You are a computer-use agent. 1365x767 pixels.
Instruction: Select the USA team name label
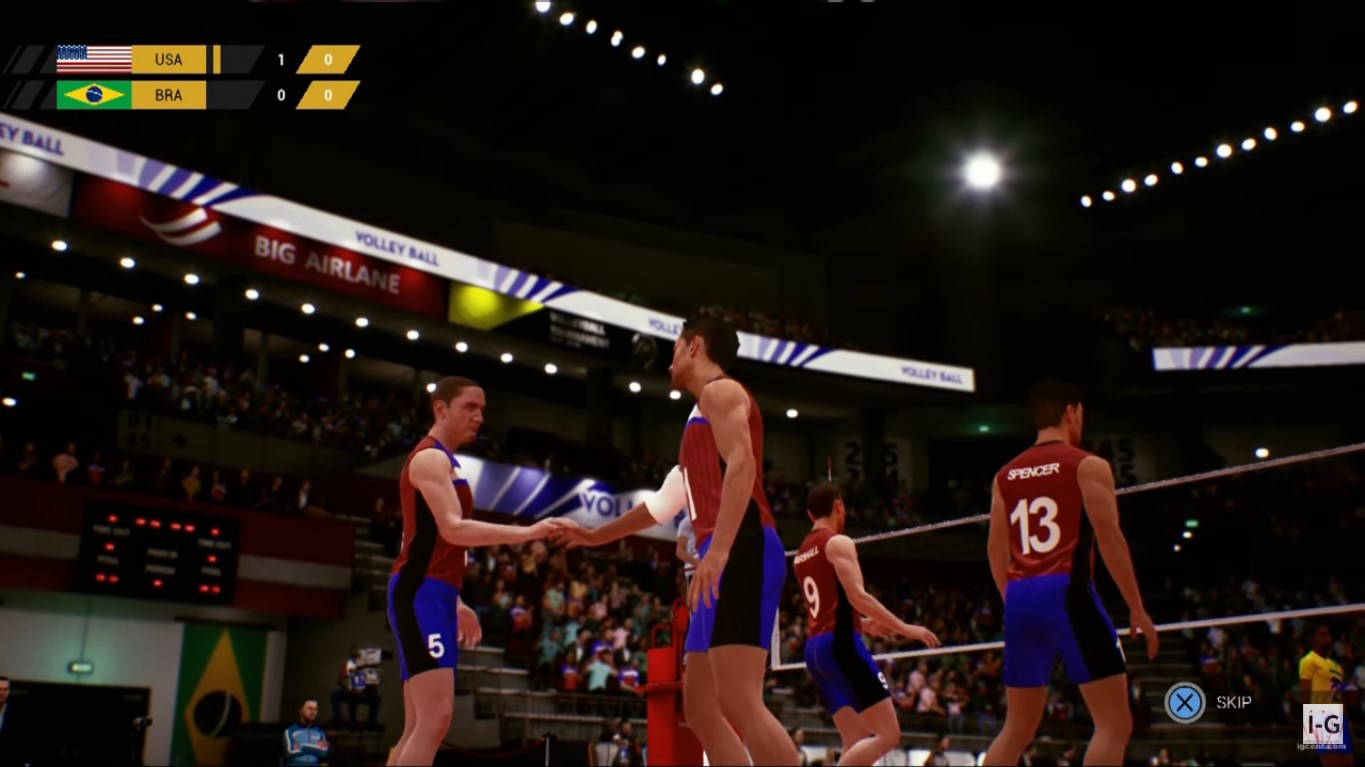(x=168, y=59)
